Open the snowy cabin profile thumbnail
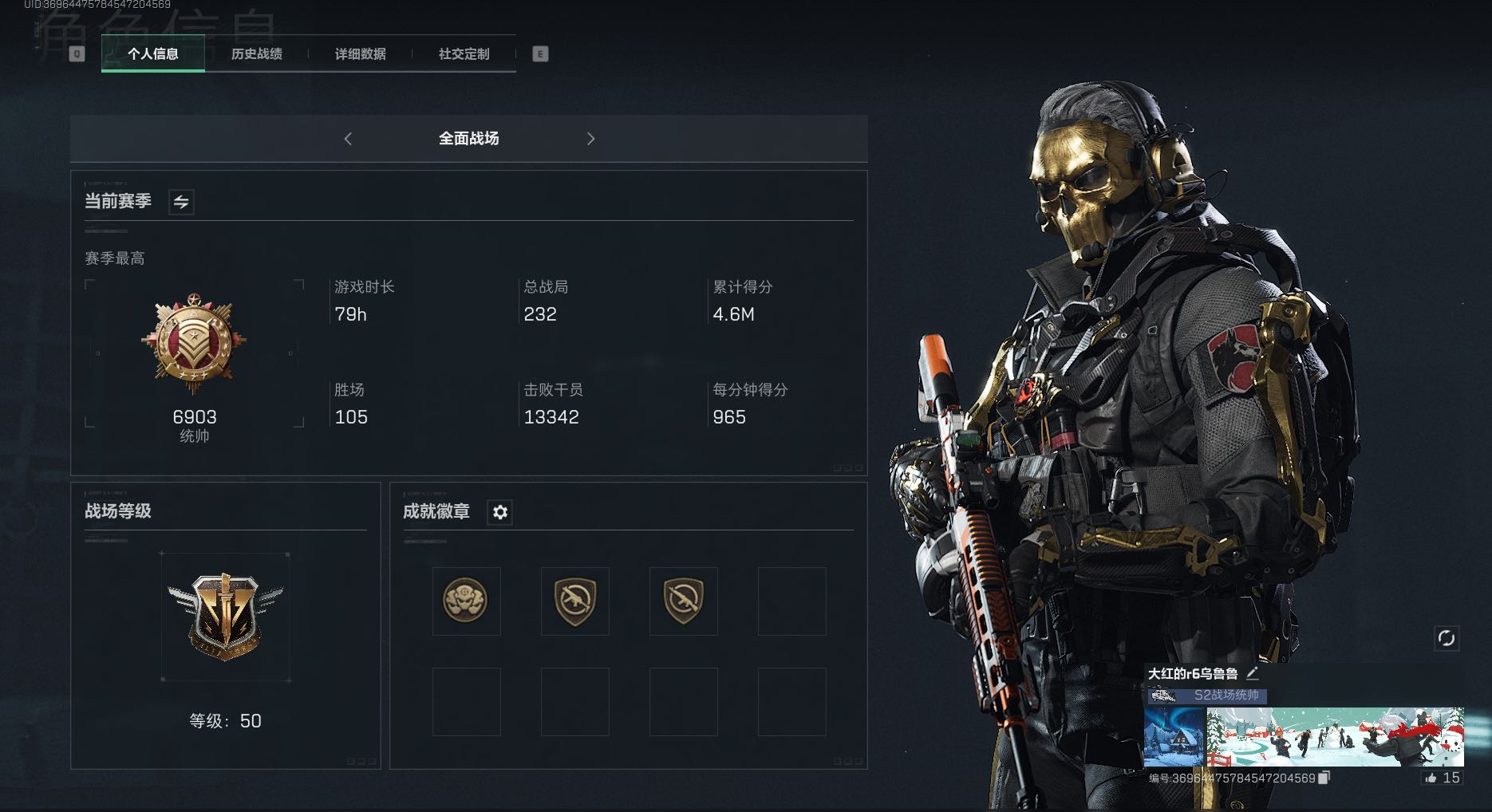 point(1174,737)
